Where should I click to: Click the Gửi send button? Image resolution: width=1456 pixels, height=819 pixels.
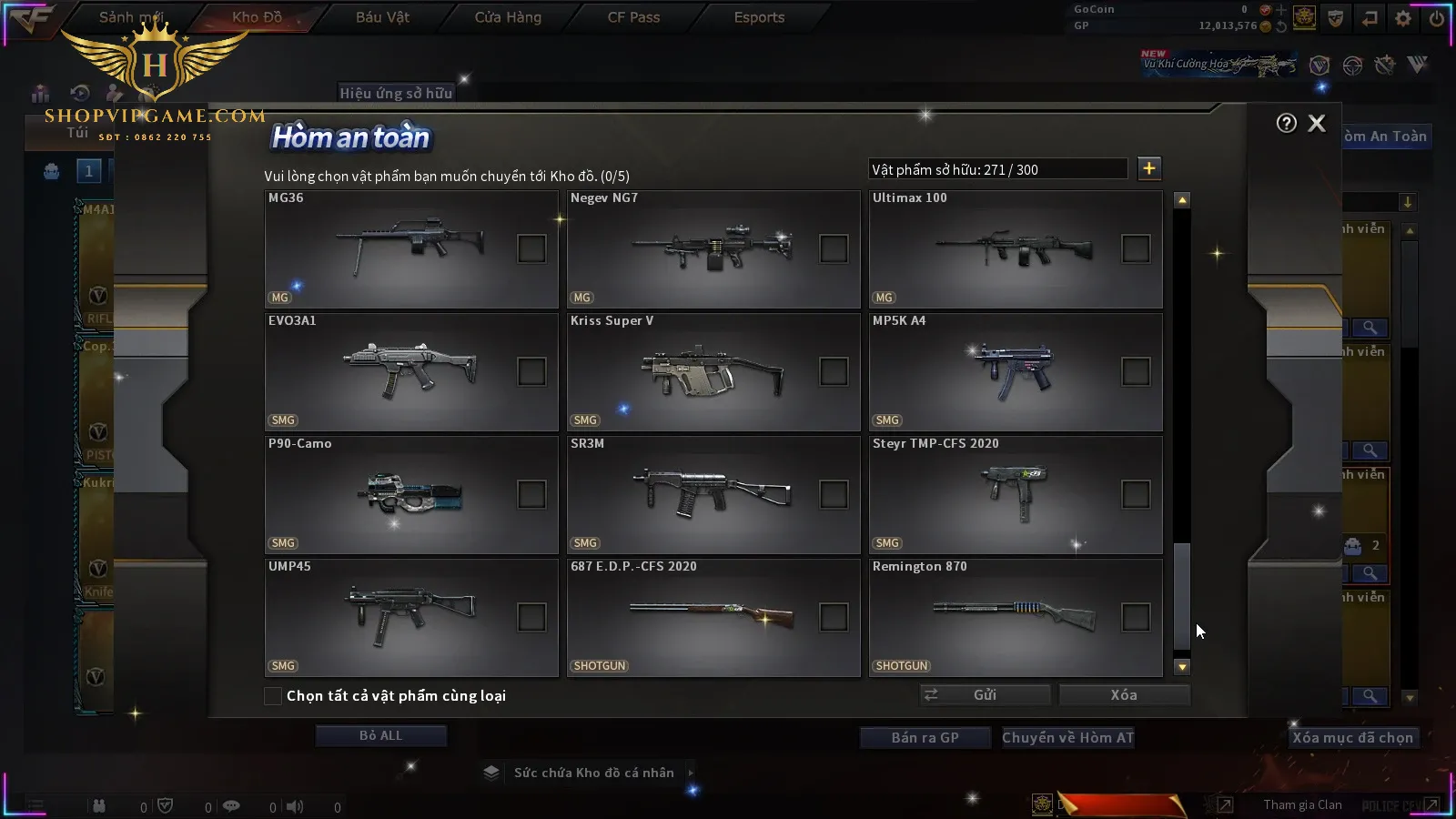point(985,695)
